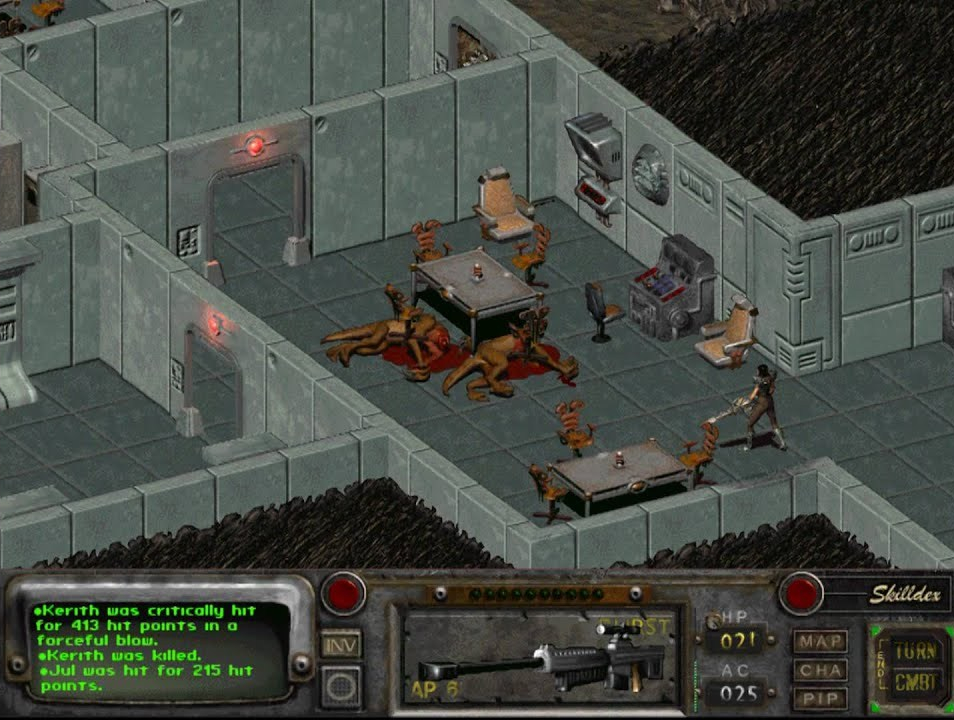
Task: Click the green combat message log
Action: point(148,648)
